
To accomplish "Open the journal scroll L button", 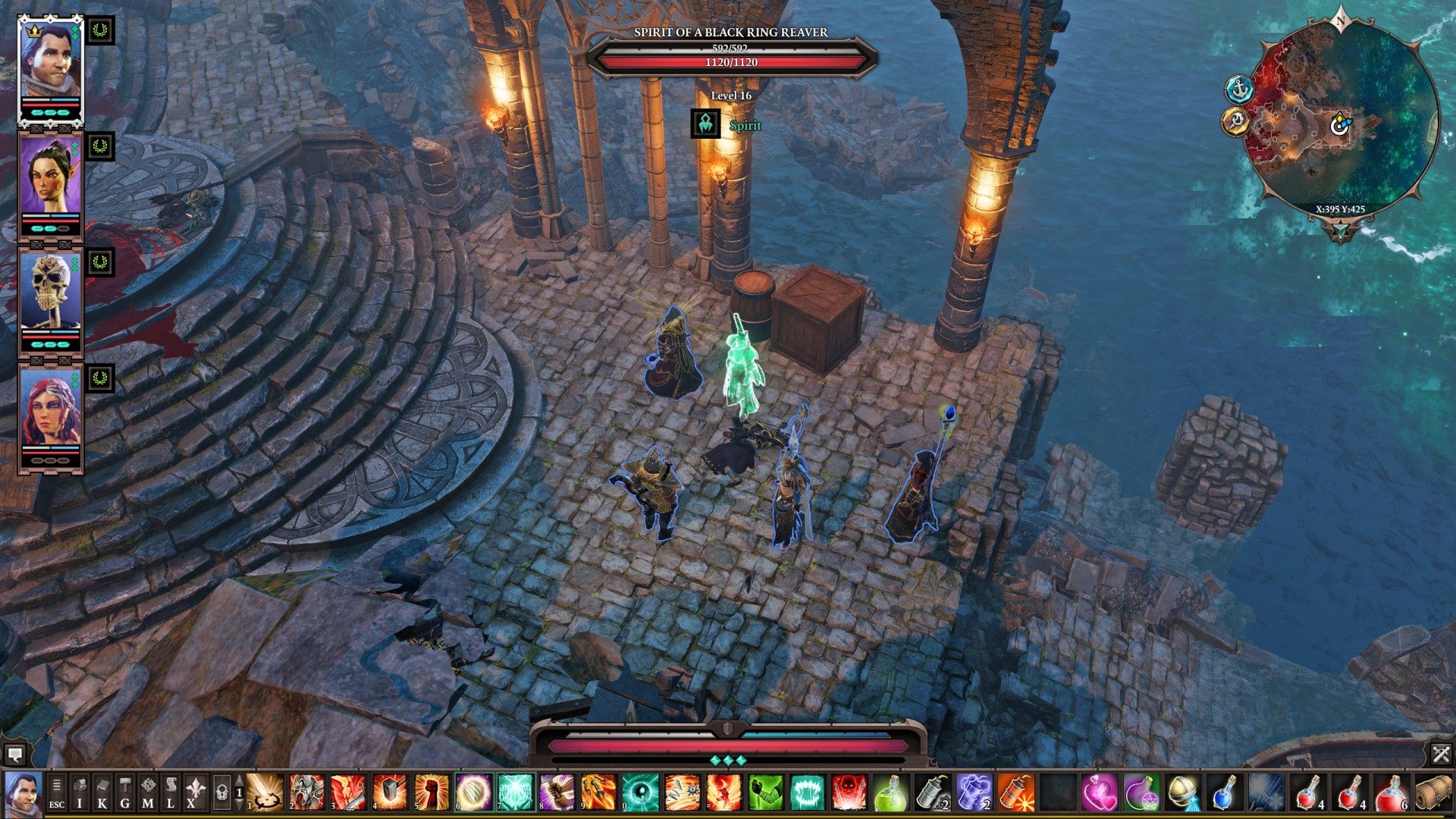I will pyautogui.click(x=171, y=793).
